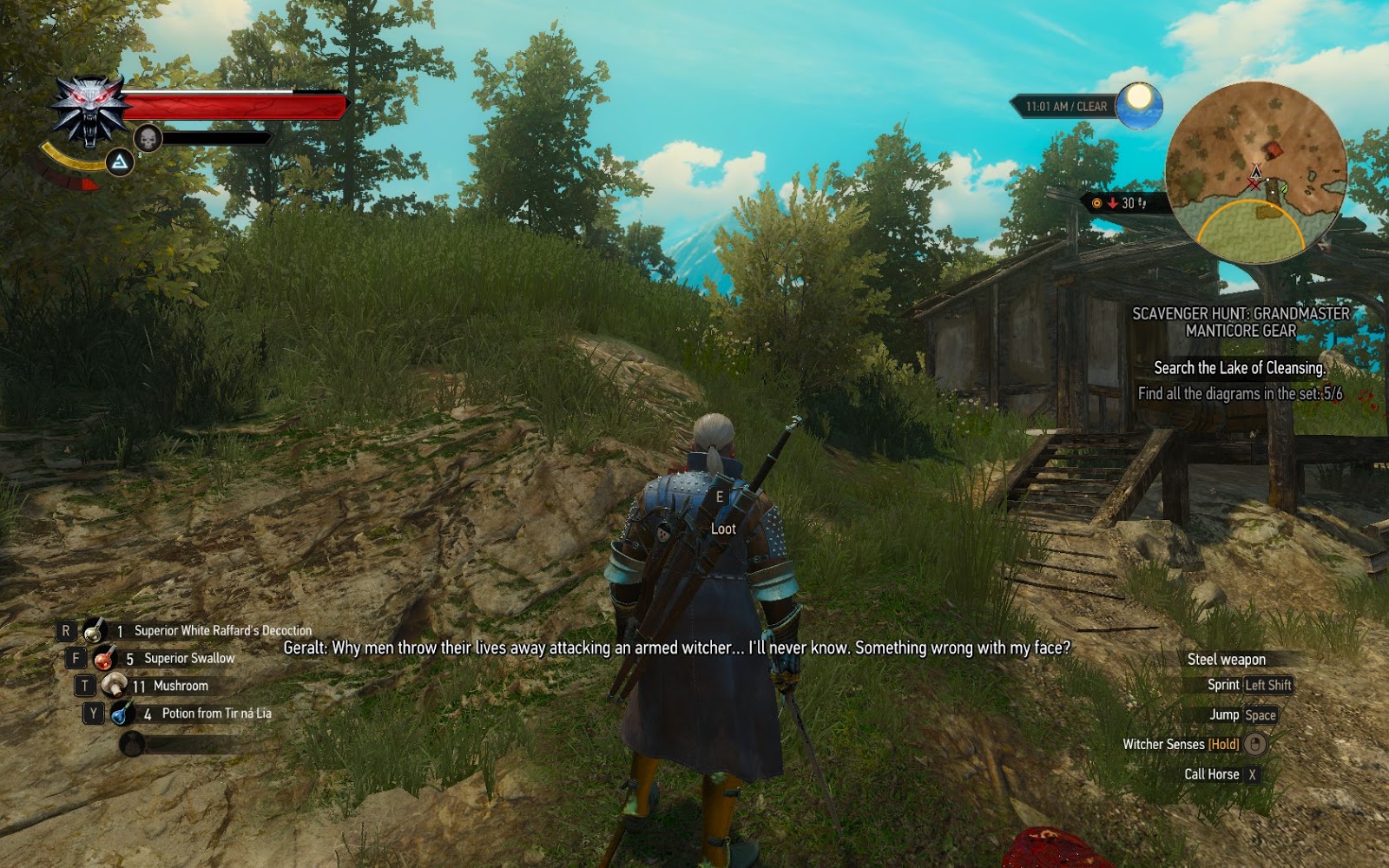1389x868 pixels.
Task: Click the Steel weapon control label
Action: [x=1227, y=660]
